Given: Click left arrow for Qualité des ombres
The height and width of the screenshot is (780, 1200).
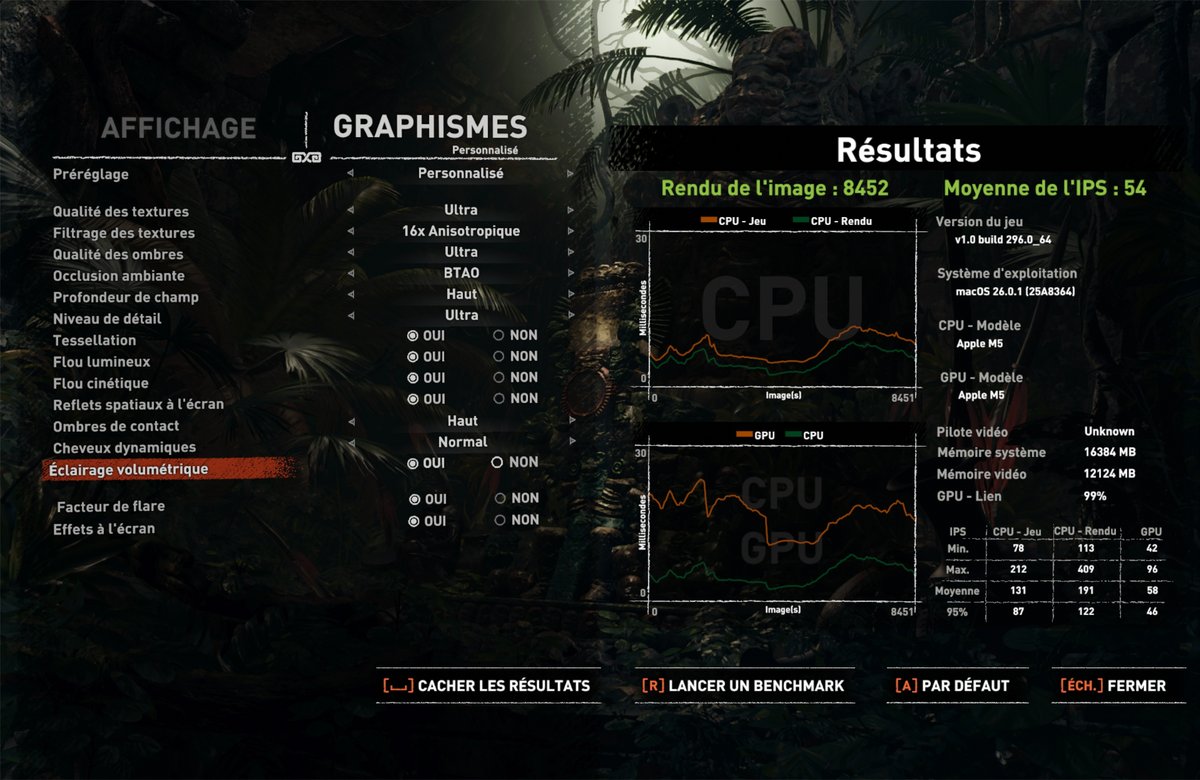Looking at the screenshot, I should click(x=350, y=253).
